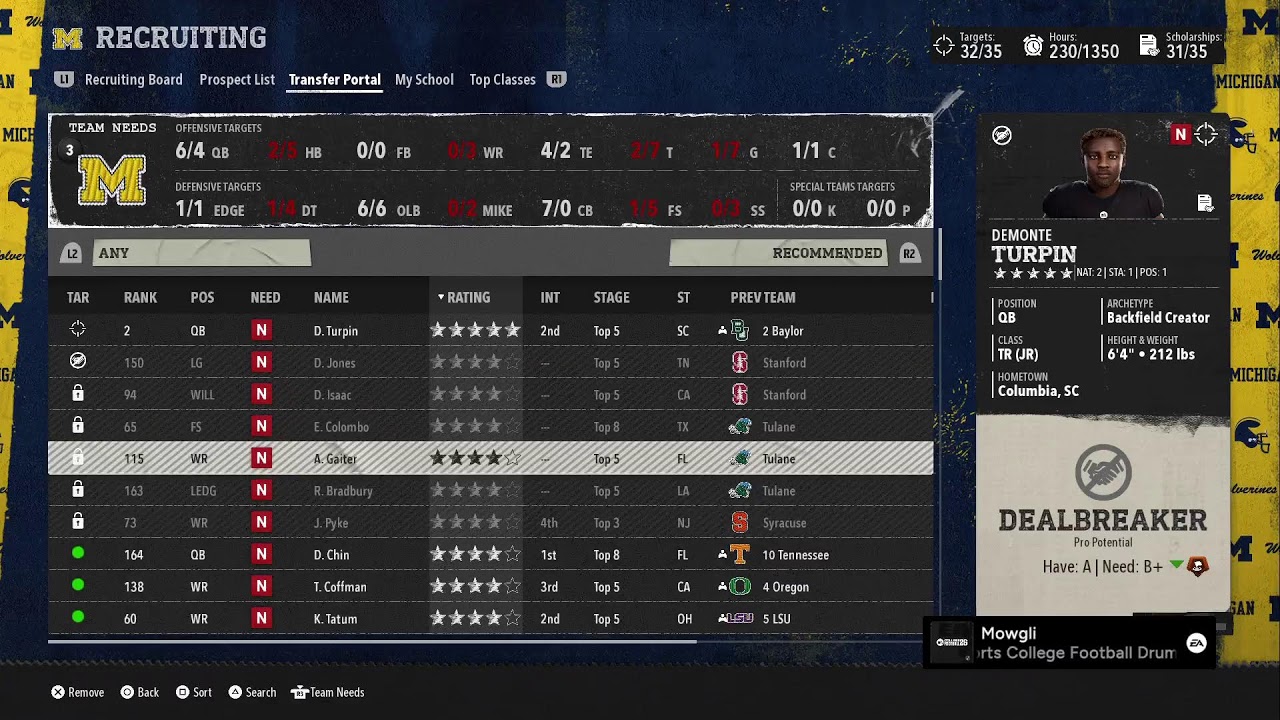This screenshot has width=1280, height=720.
Task: Open the player card notes icon
Action: click(1205, 204)
